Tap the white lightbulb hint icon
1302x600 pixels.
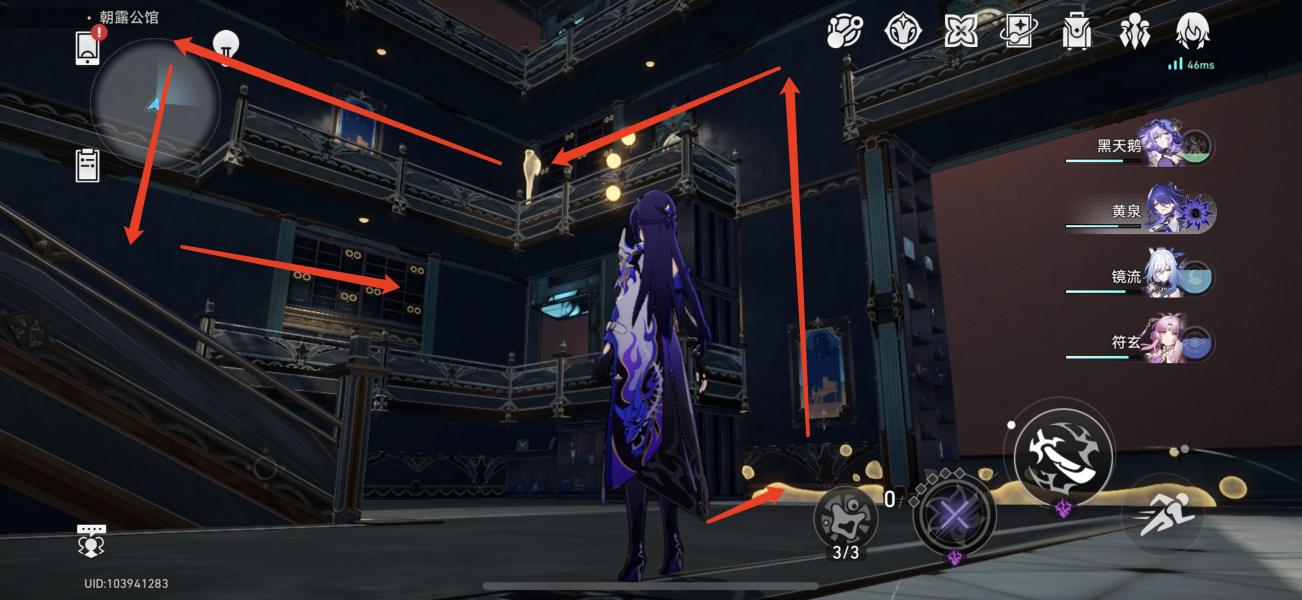pos(227,48)
